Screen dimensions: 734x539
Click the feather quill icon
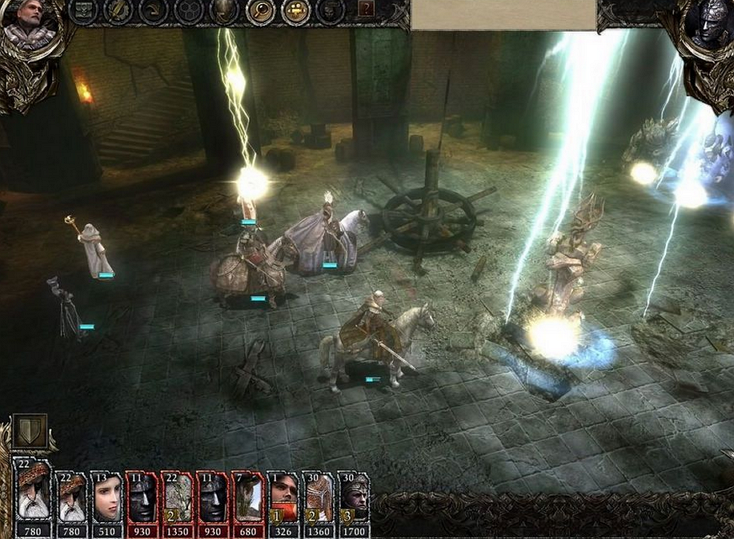pyautogui.click(x=119, y=11)
